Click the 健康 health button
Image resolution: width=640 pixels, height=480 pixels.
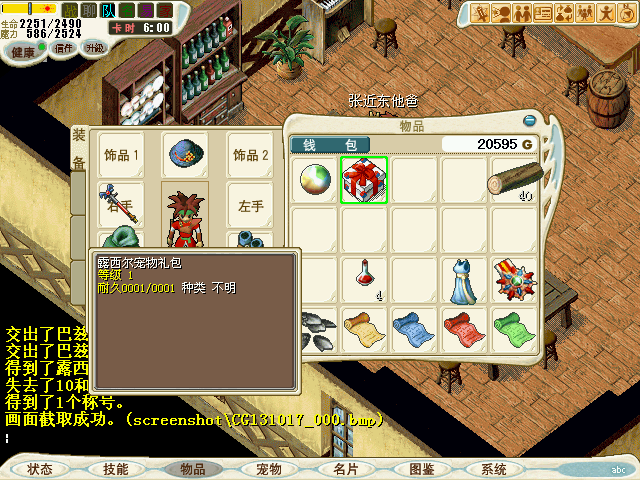coord(22,48)
